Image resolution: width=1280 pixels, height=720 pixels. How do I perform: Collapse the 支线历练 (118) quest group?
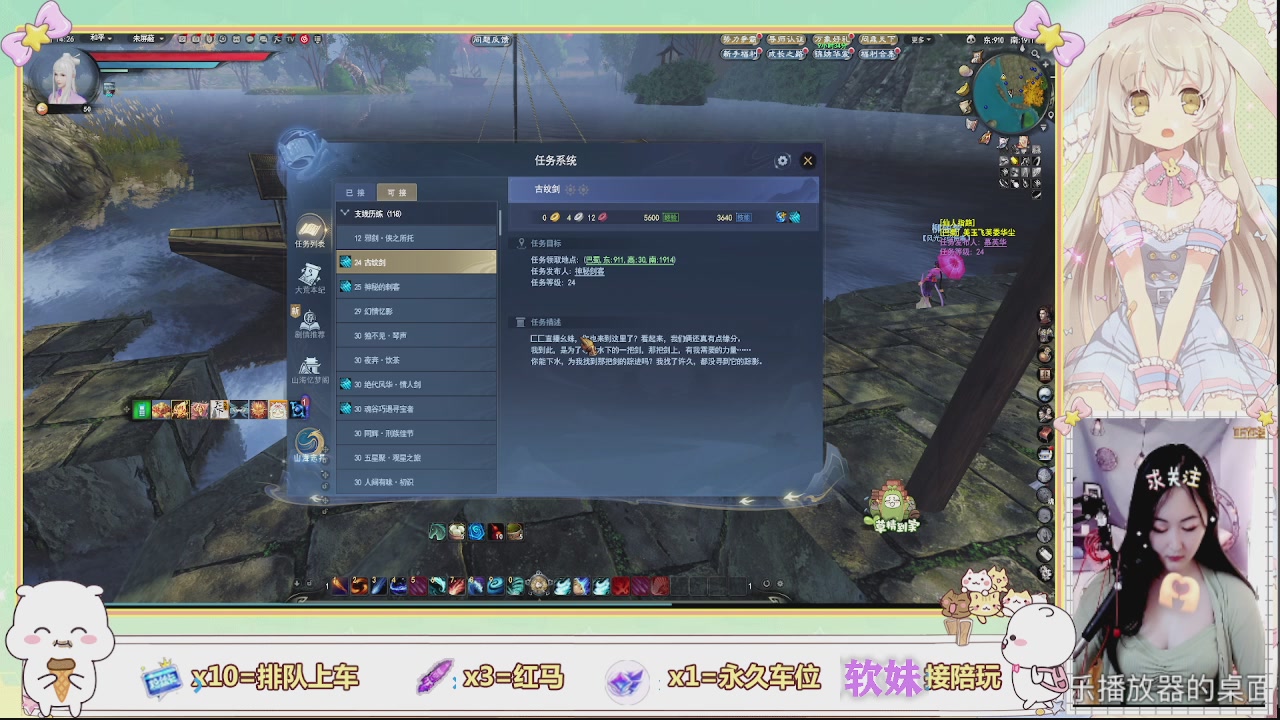[x=345, y=213]
